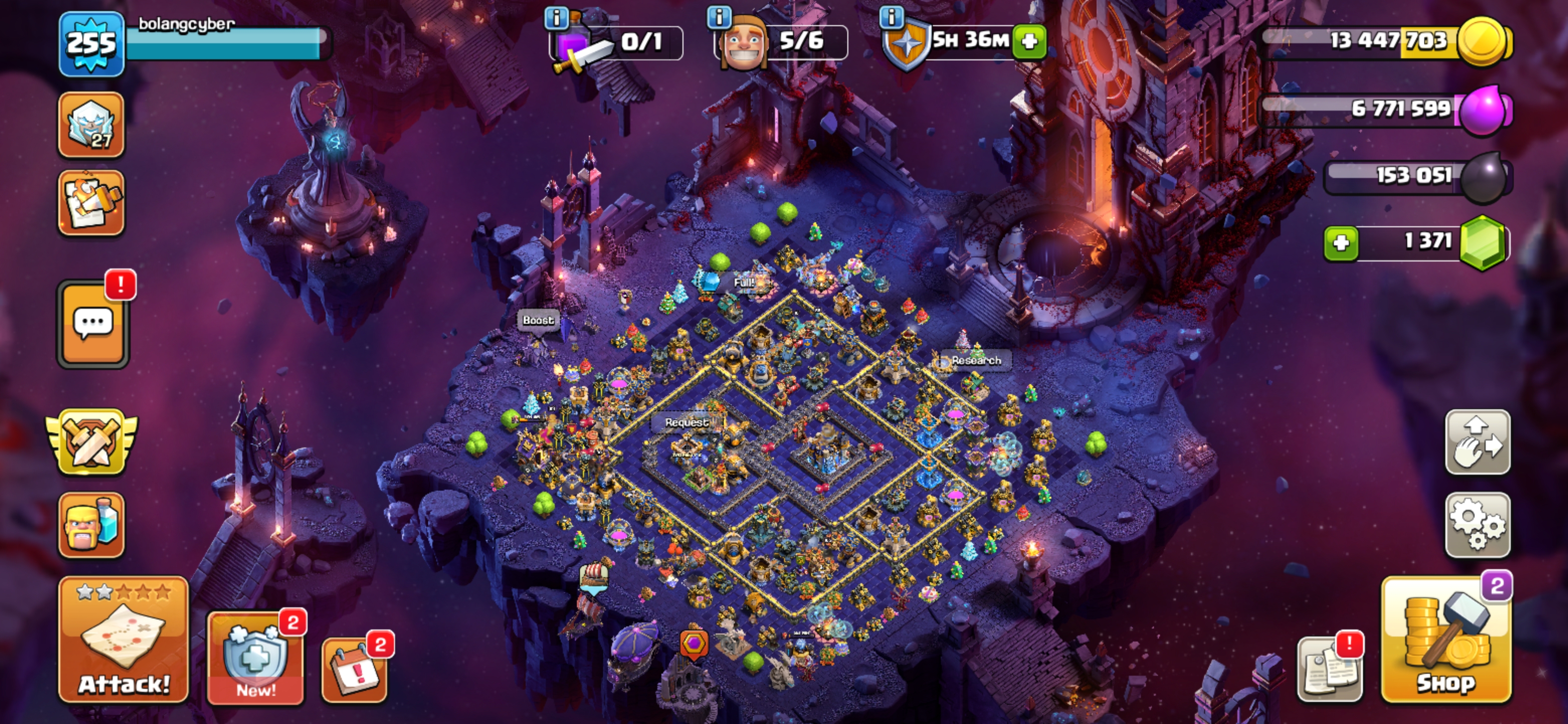This screenshot has width=1568, height=724.
Task: Tap the player level 255 badge
Action: 91,44
